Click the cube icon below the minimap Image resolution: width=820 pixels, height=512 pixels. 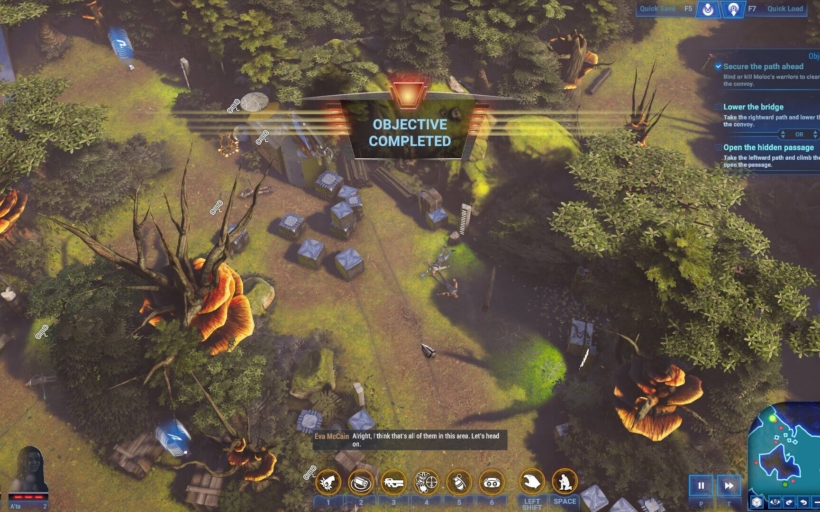tap(757, 503)
